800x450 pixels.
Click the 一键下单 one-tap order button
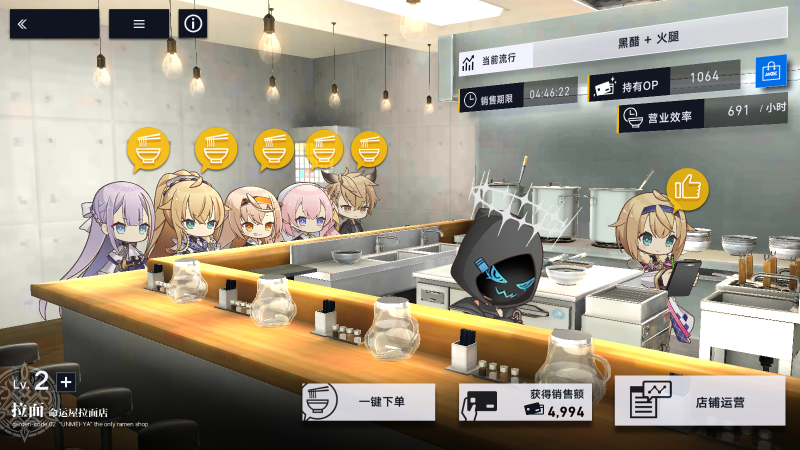(369, 402)
